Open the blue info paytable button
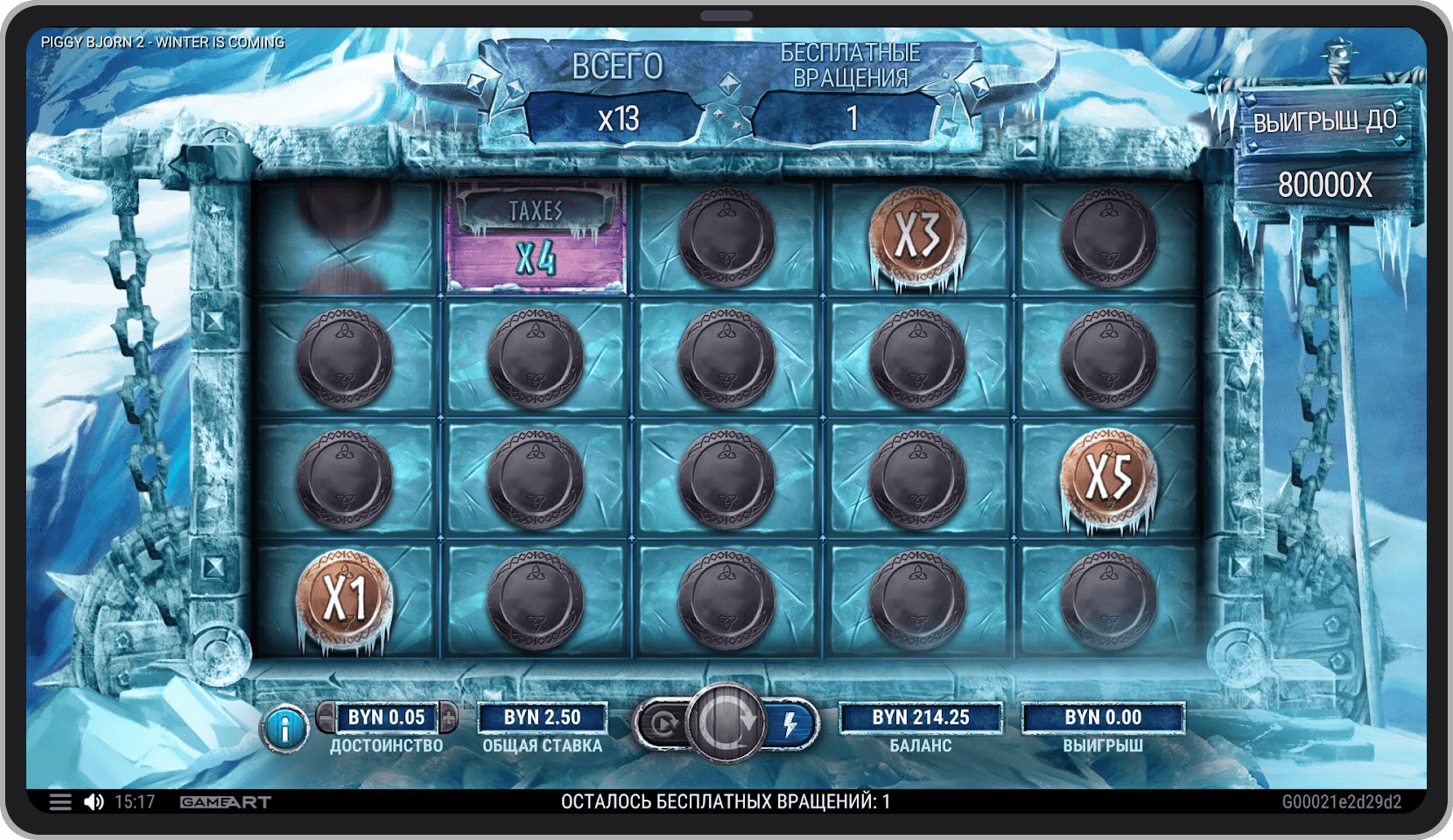The width and height of the screenshot is (1453, 840). point(284,728)
